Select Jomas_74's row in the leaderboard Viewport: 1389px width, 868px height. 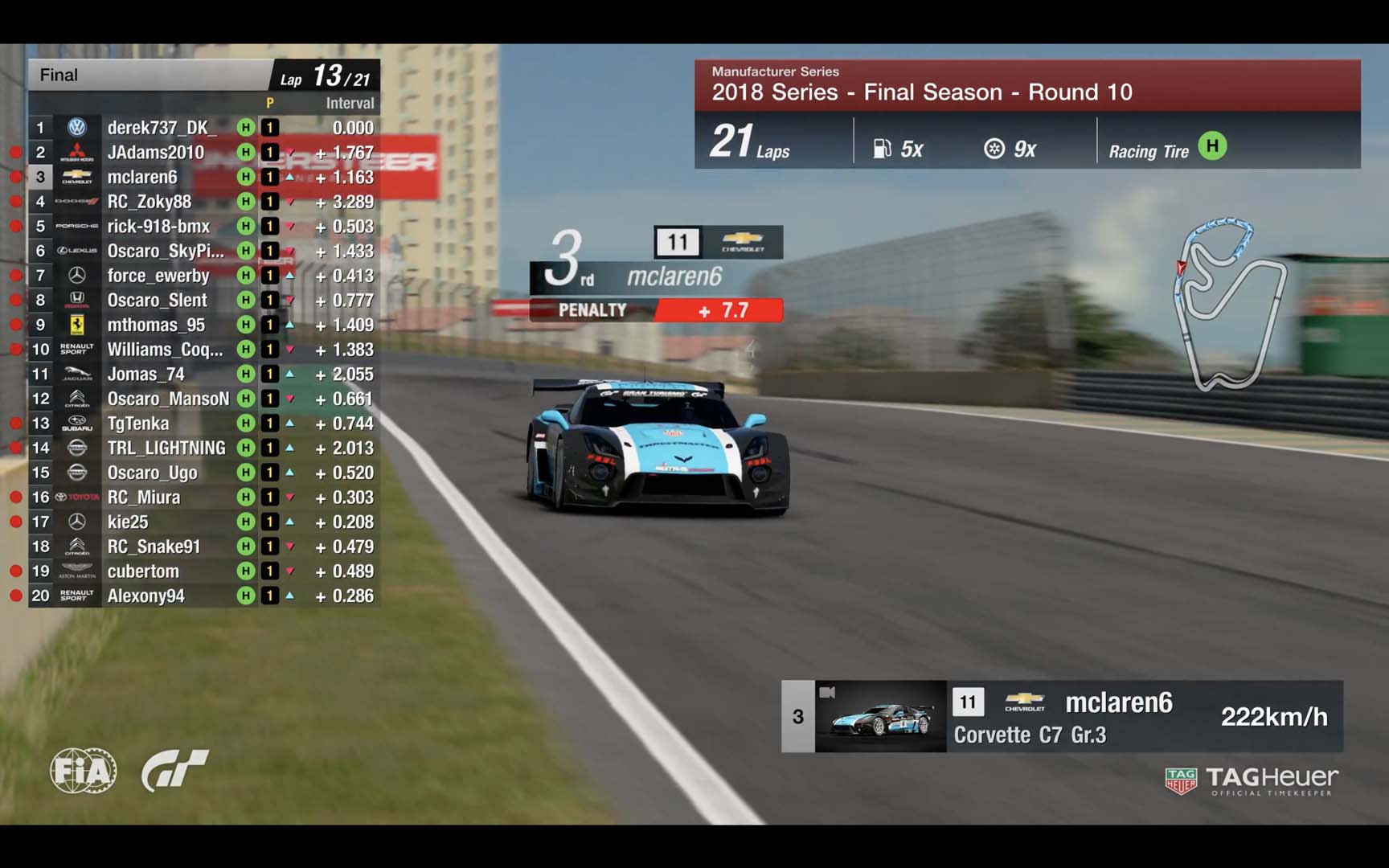tap(146, 375)
